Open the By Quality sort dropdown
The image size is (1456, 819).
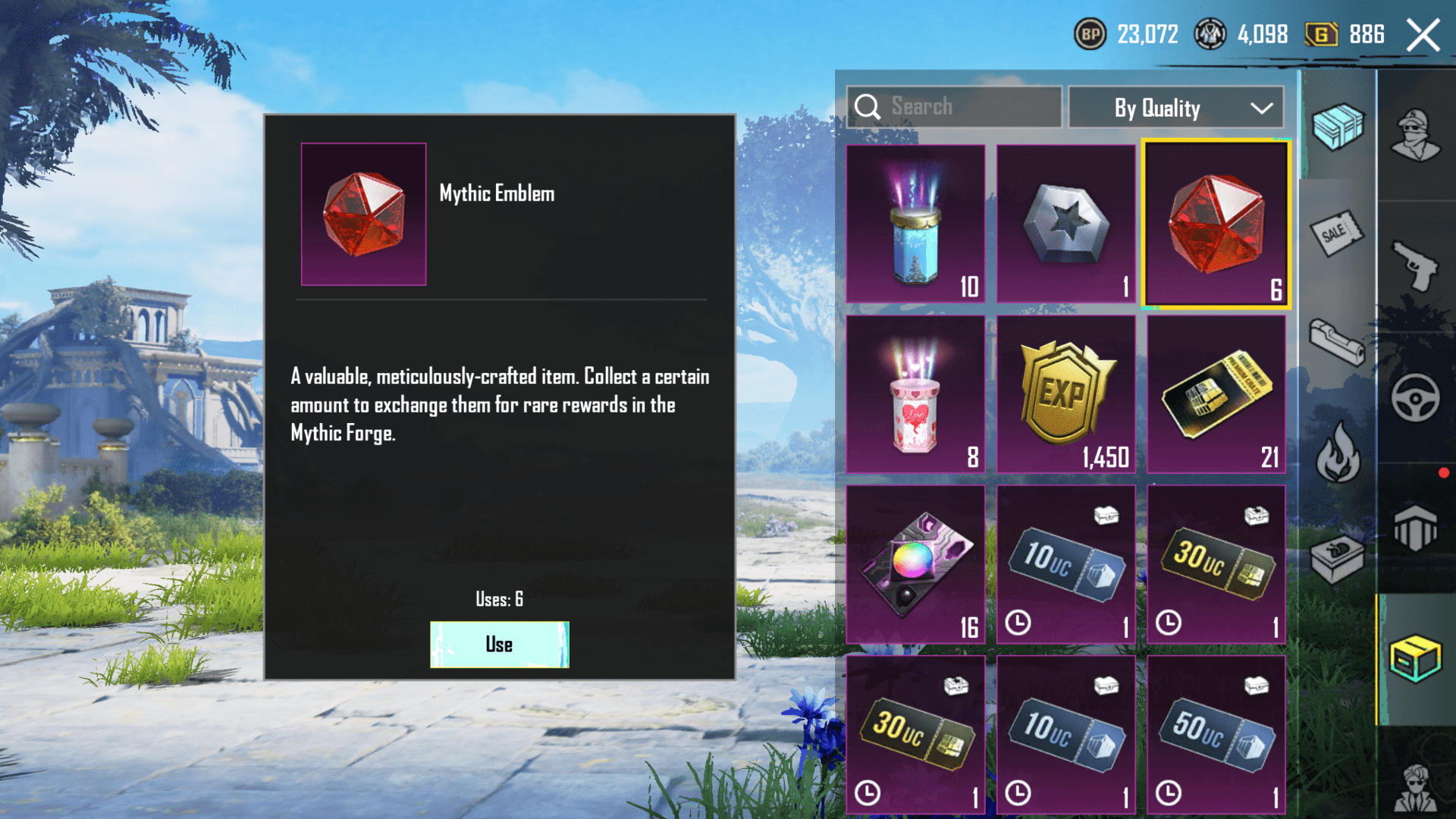(x=1175, y=108)
